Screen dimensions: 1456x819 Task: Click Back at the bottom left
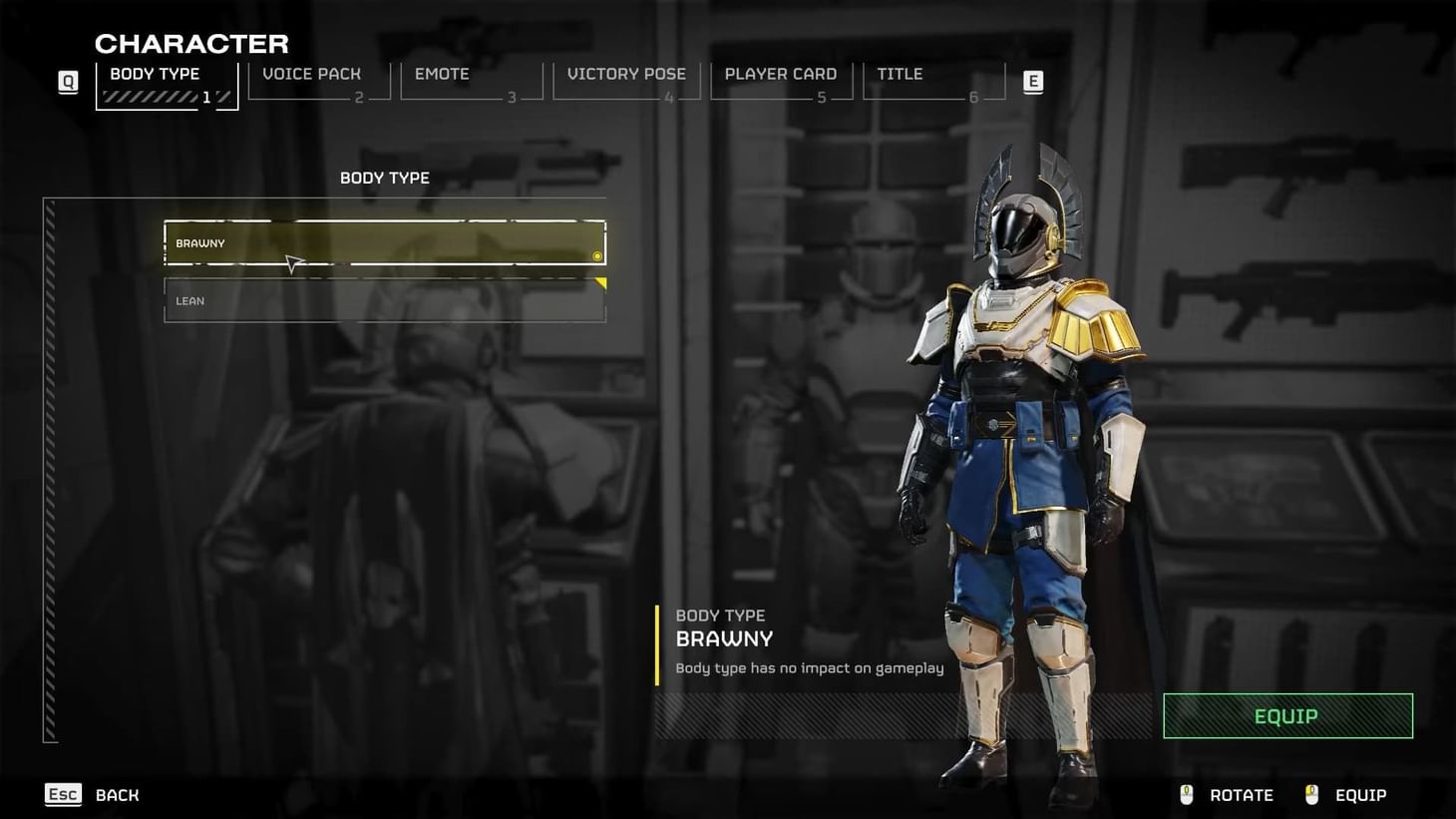(x=117, y=794)
